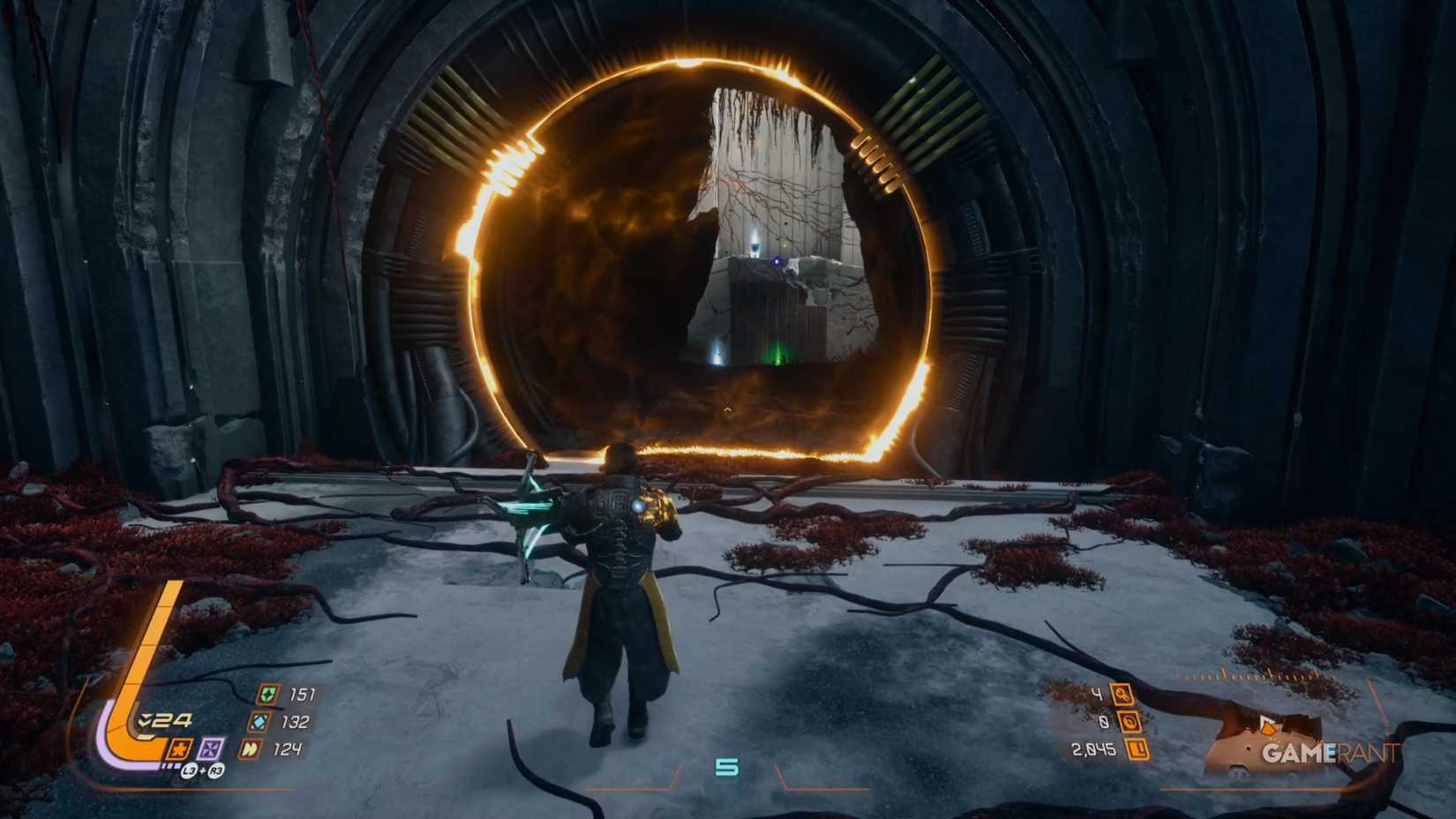1456x819 pixels.
Task: Toggle the L3 + R3 ability prompt
Action: 203,771
